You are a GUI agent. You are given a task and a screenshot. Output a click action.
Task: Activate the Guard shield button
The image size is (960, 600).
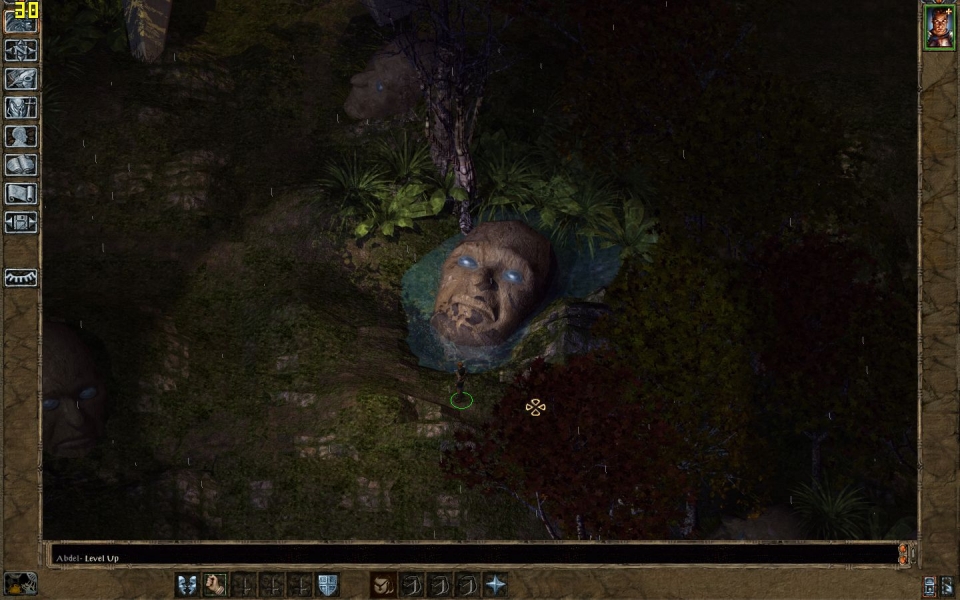tap(328, 585)
